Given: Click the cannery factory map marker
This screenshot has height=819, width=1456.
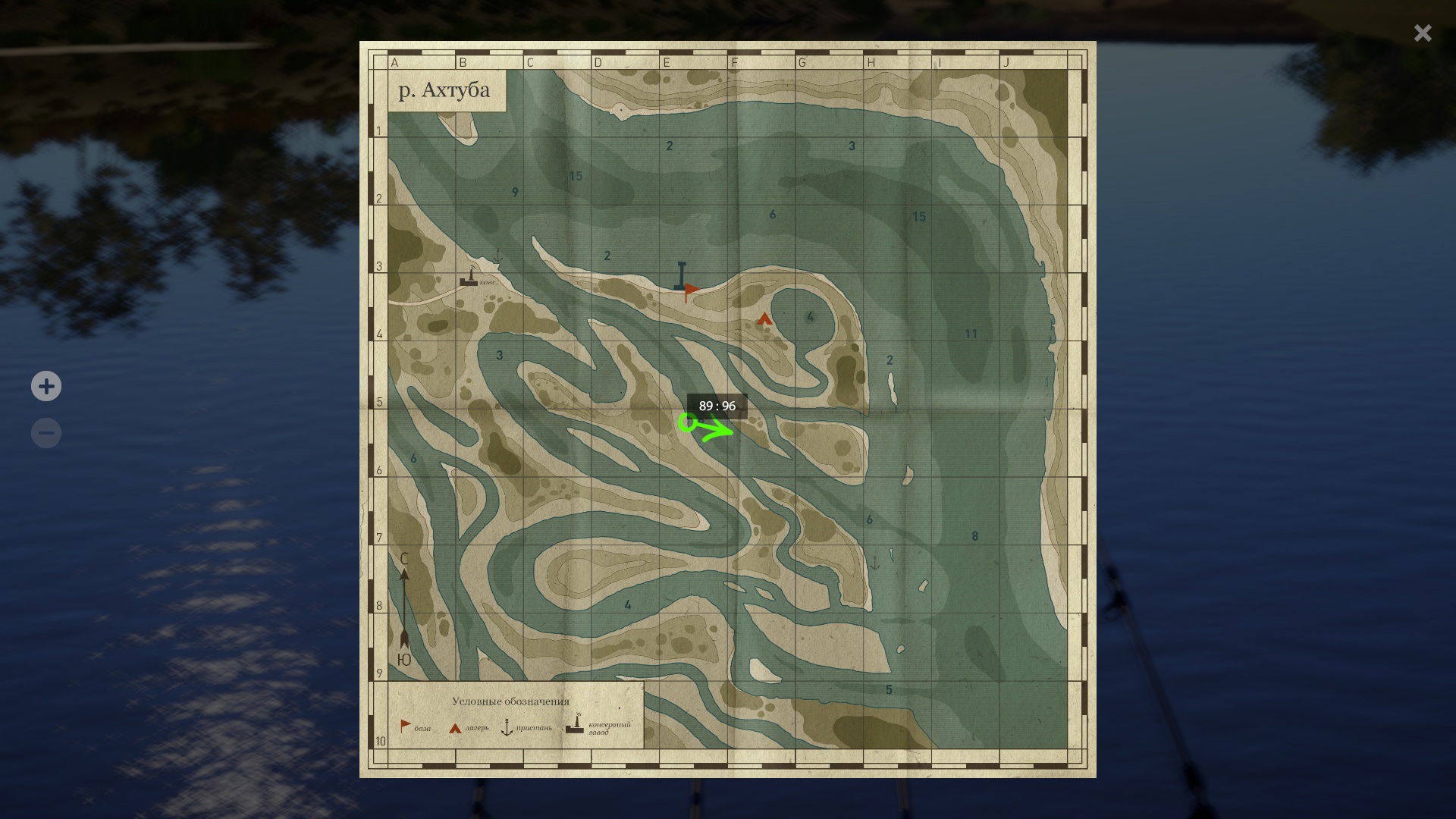Looking at the screenshot, I should click(469, 278).
